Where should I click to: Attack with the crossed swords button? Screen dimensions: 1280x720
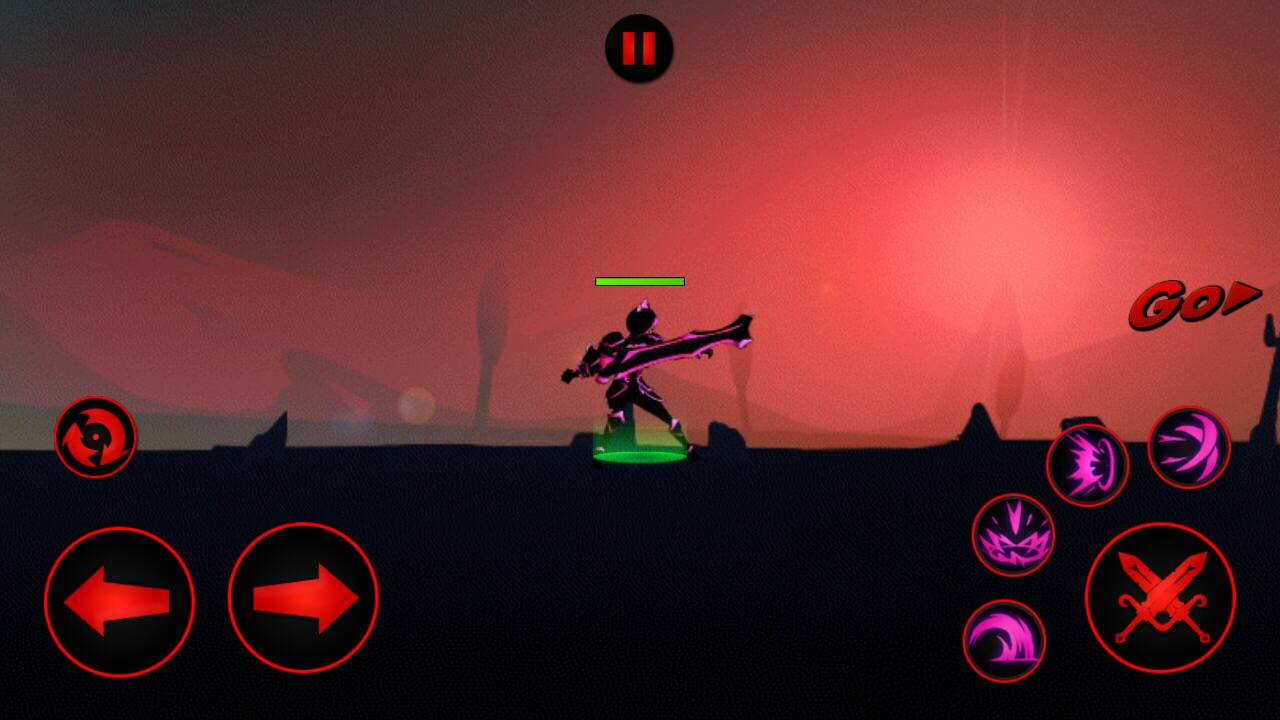[x=1160, y=598]
